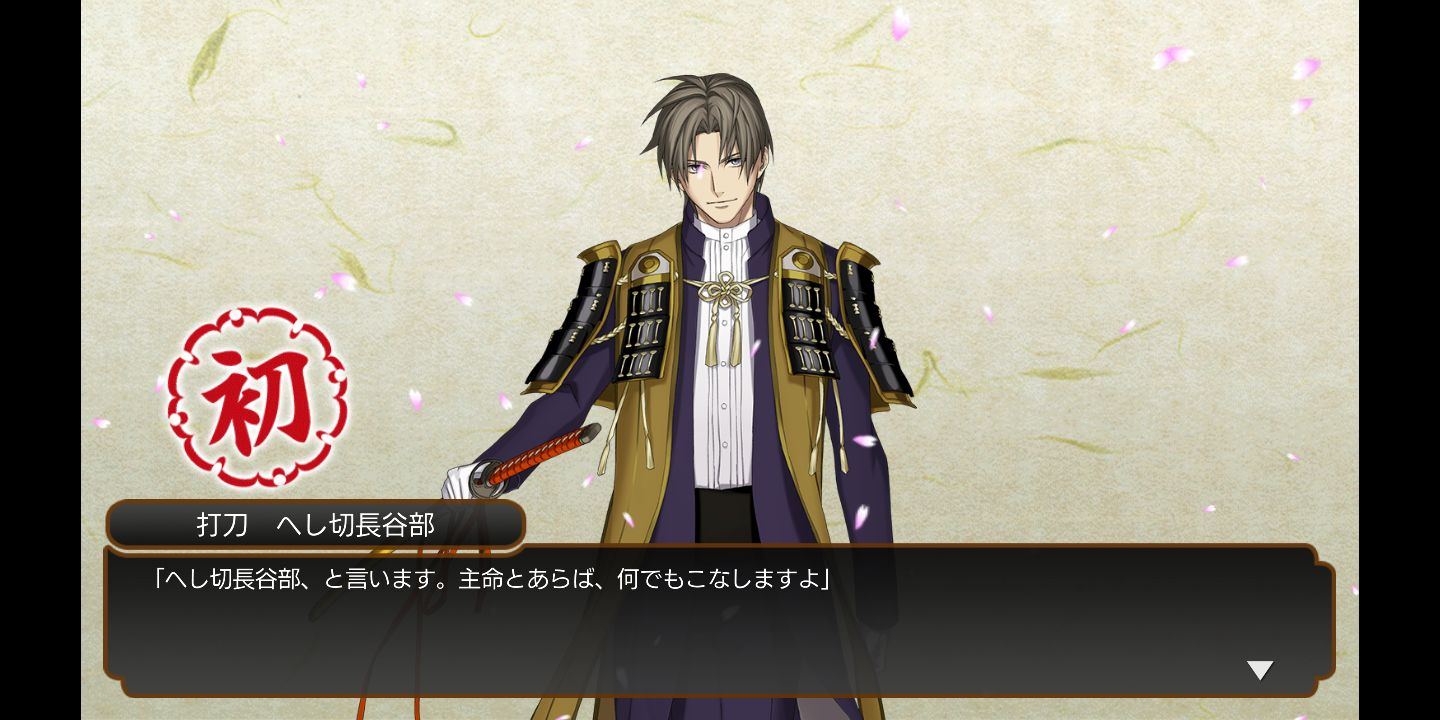Click the dialogue text box to continue
The height and width of the screenshot is (720, 1440).
718,622
